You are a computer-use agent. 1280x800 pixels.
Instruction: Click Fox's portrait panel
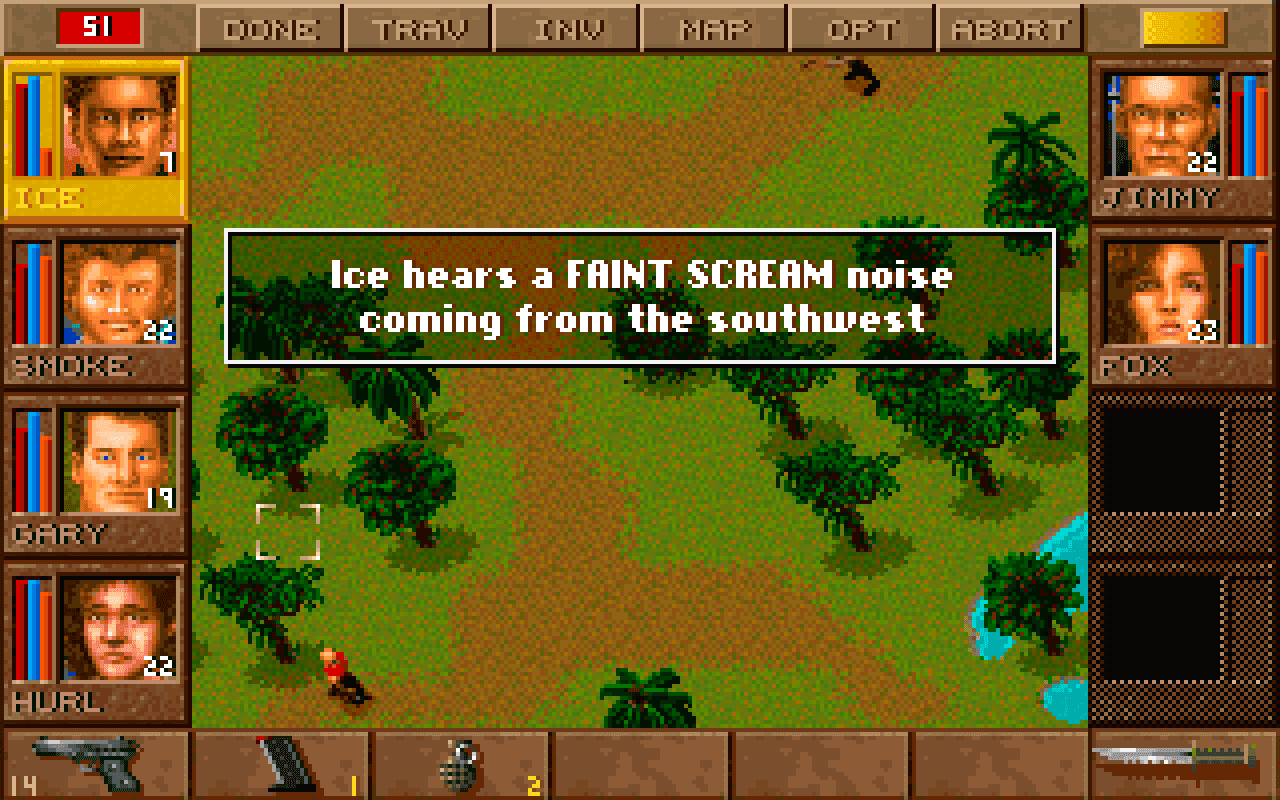[x=1165, y=290]
